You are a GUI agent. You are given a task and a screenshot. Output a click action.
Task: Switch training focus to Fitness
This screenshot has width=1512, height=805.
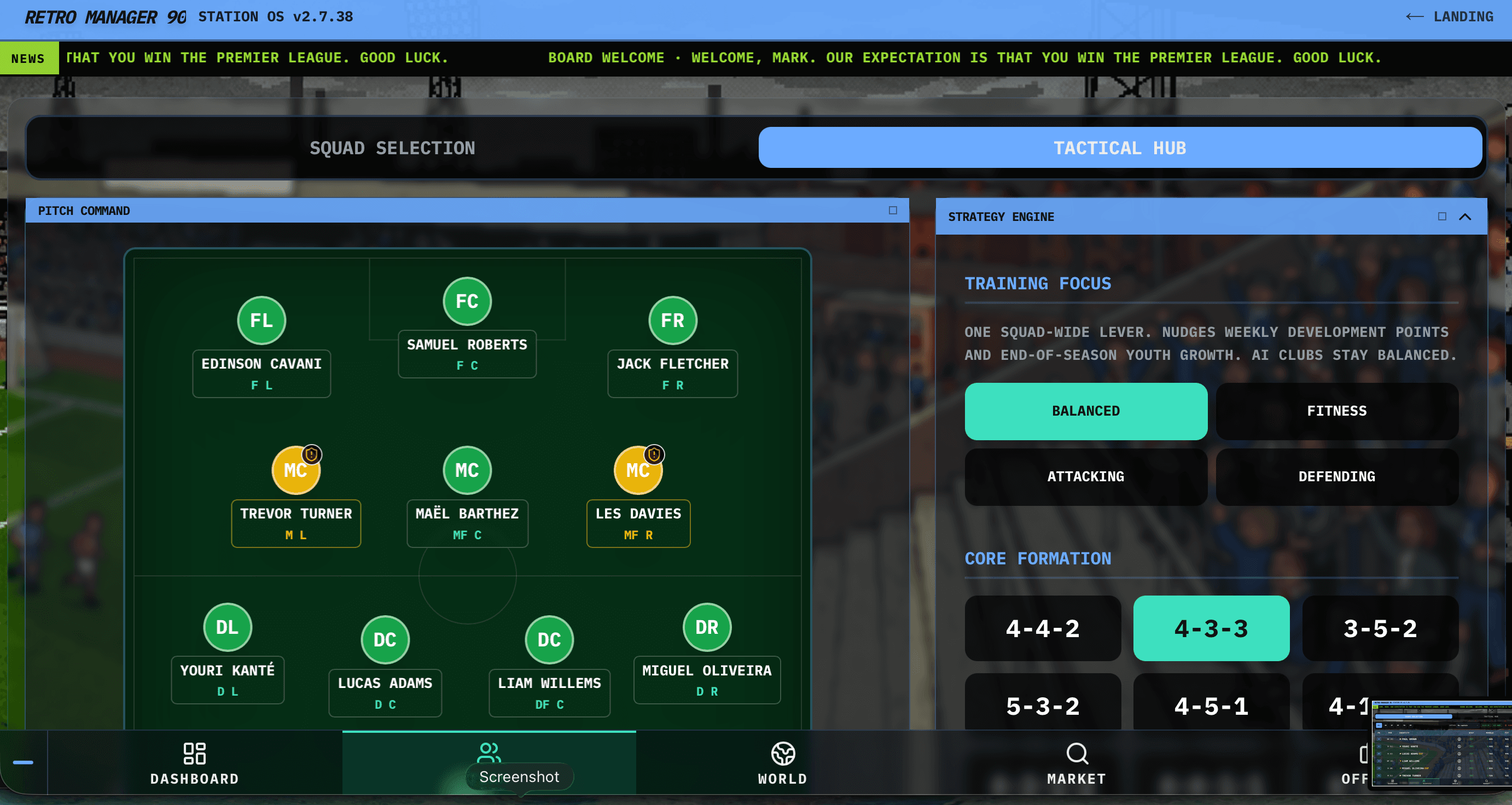(x=1337, y=411)
